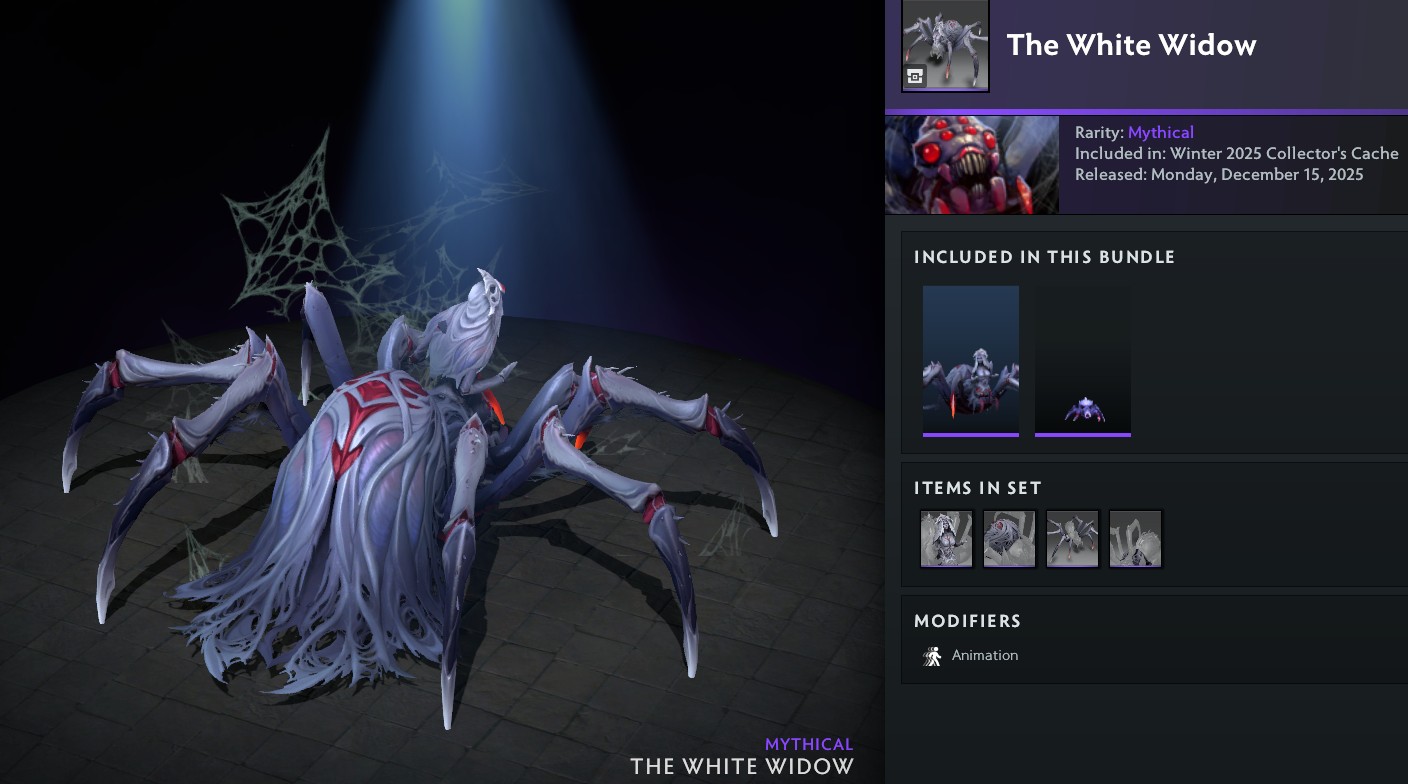
Task: Click the Mythical rarity link
Action: [x=1160, y=132]
